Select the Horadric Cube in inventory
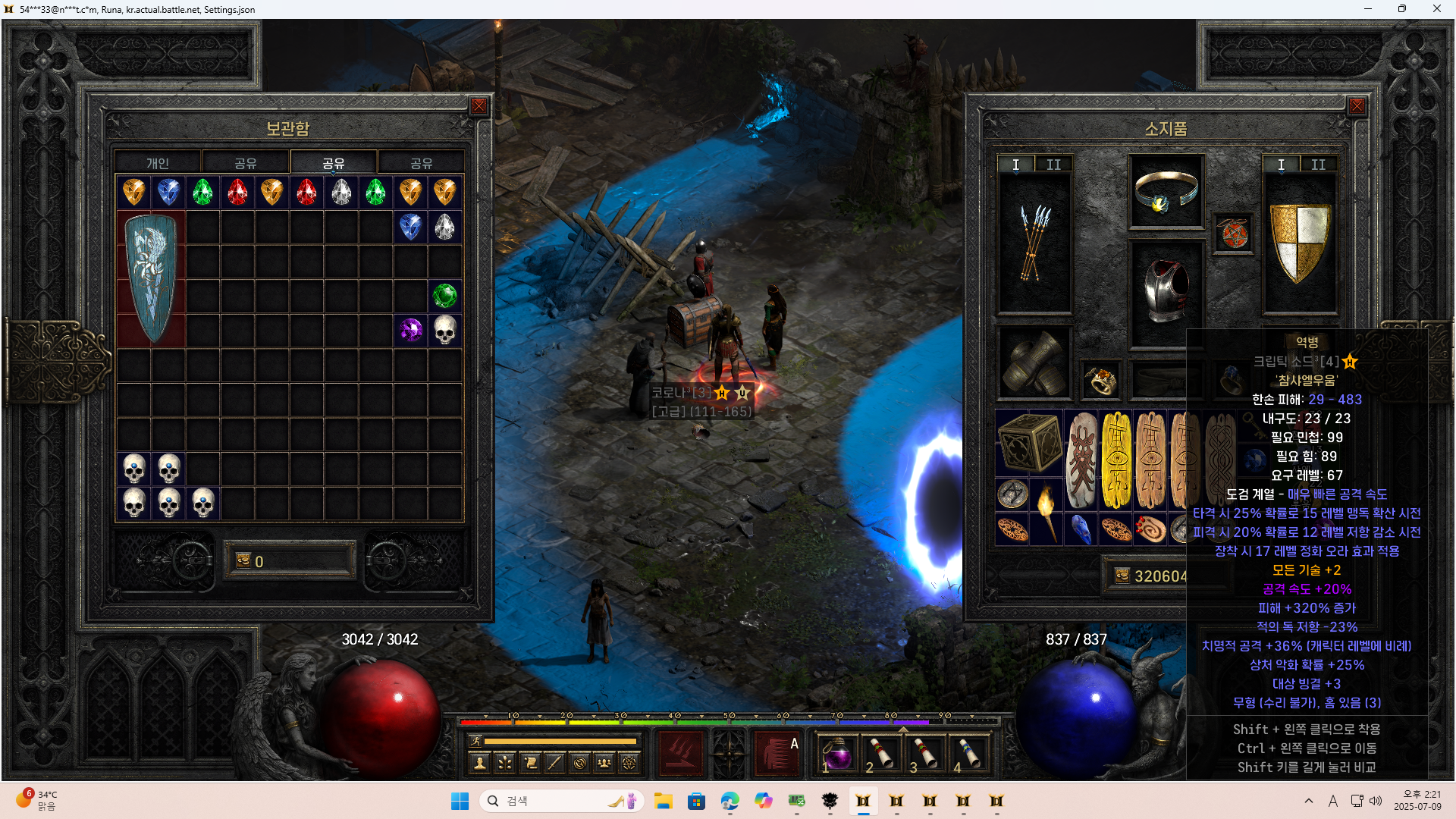1456x819 pixels. point(1029,444)
